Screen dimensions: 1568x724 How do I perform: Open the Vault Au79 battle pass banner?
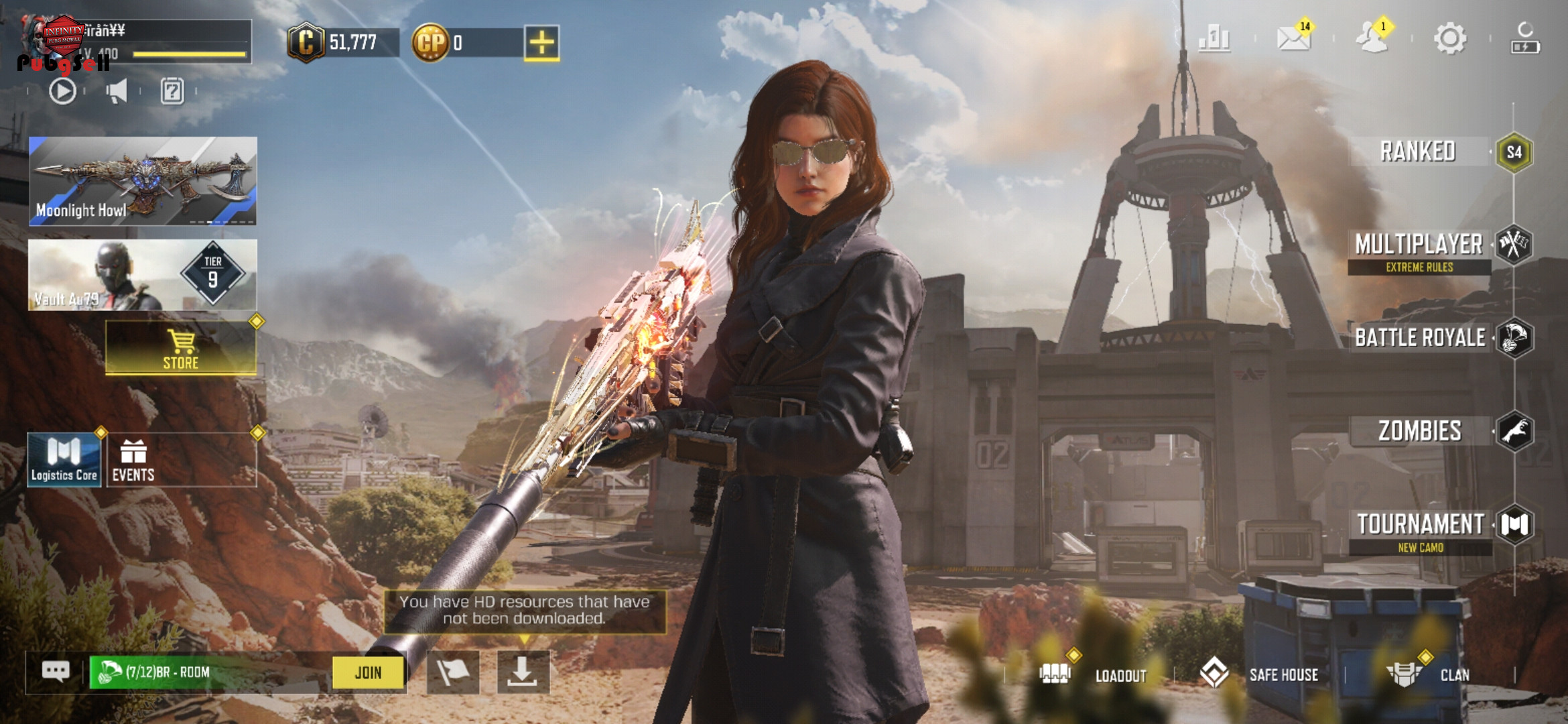[x=143, y=275]
